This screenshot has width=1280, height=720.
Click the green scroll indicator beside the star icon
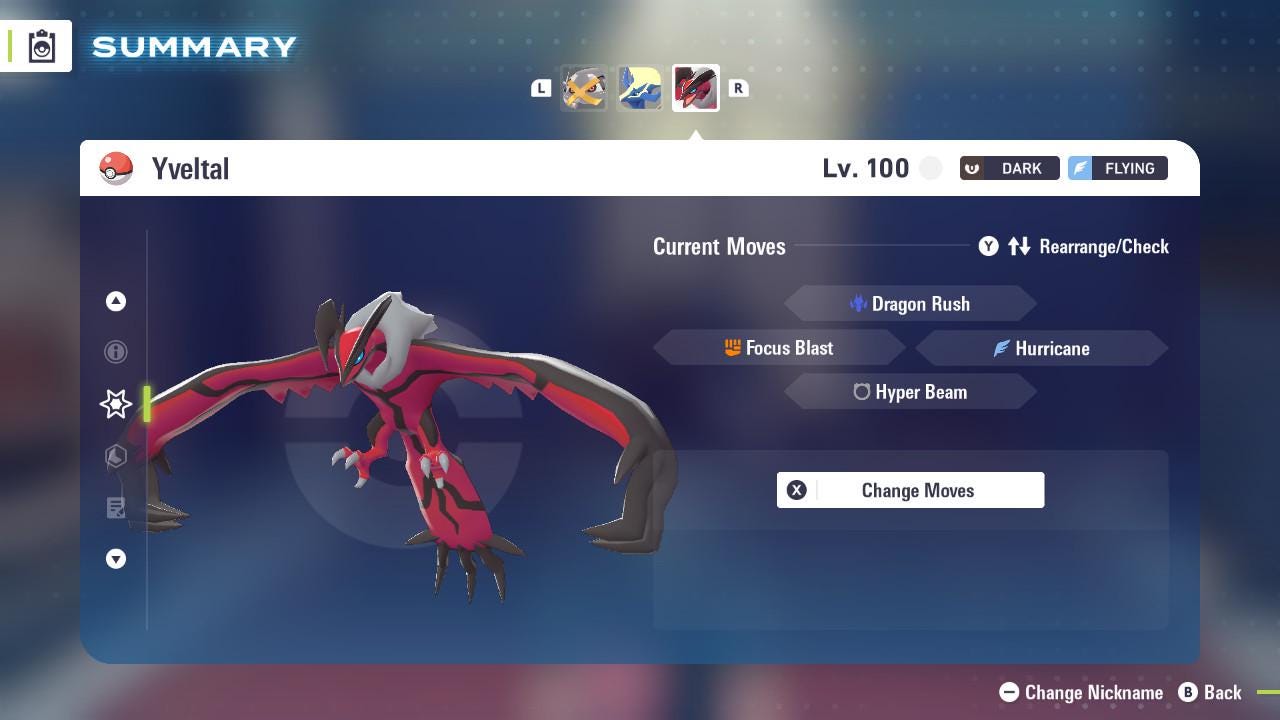(x=146, y=404)
